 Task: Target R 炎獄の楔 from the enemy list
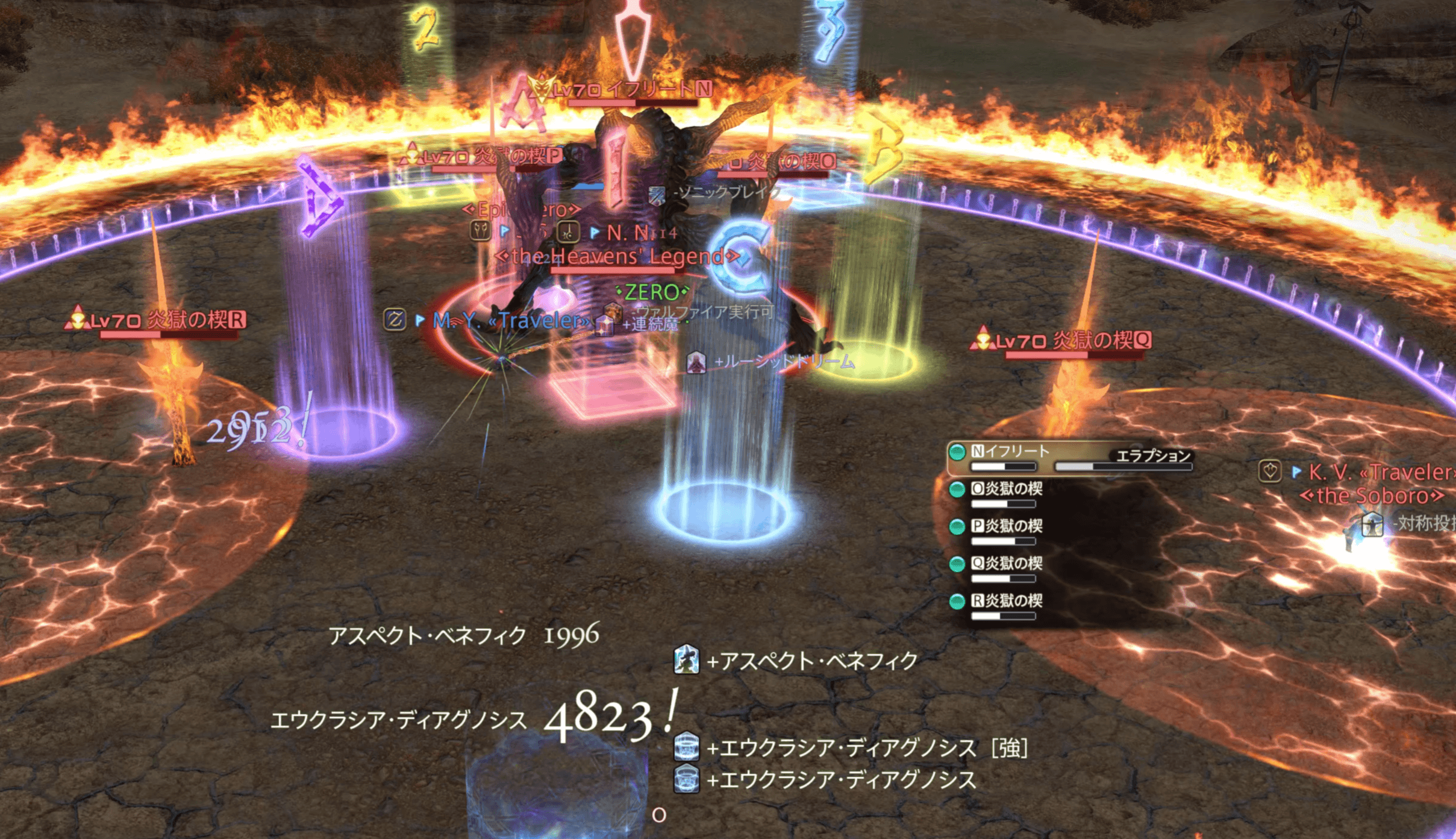[1013, 601]
